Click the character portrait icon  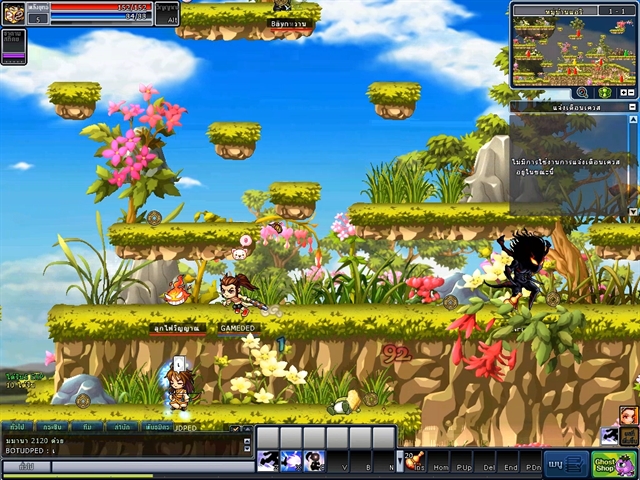tap(14, 15)
